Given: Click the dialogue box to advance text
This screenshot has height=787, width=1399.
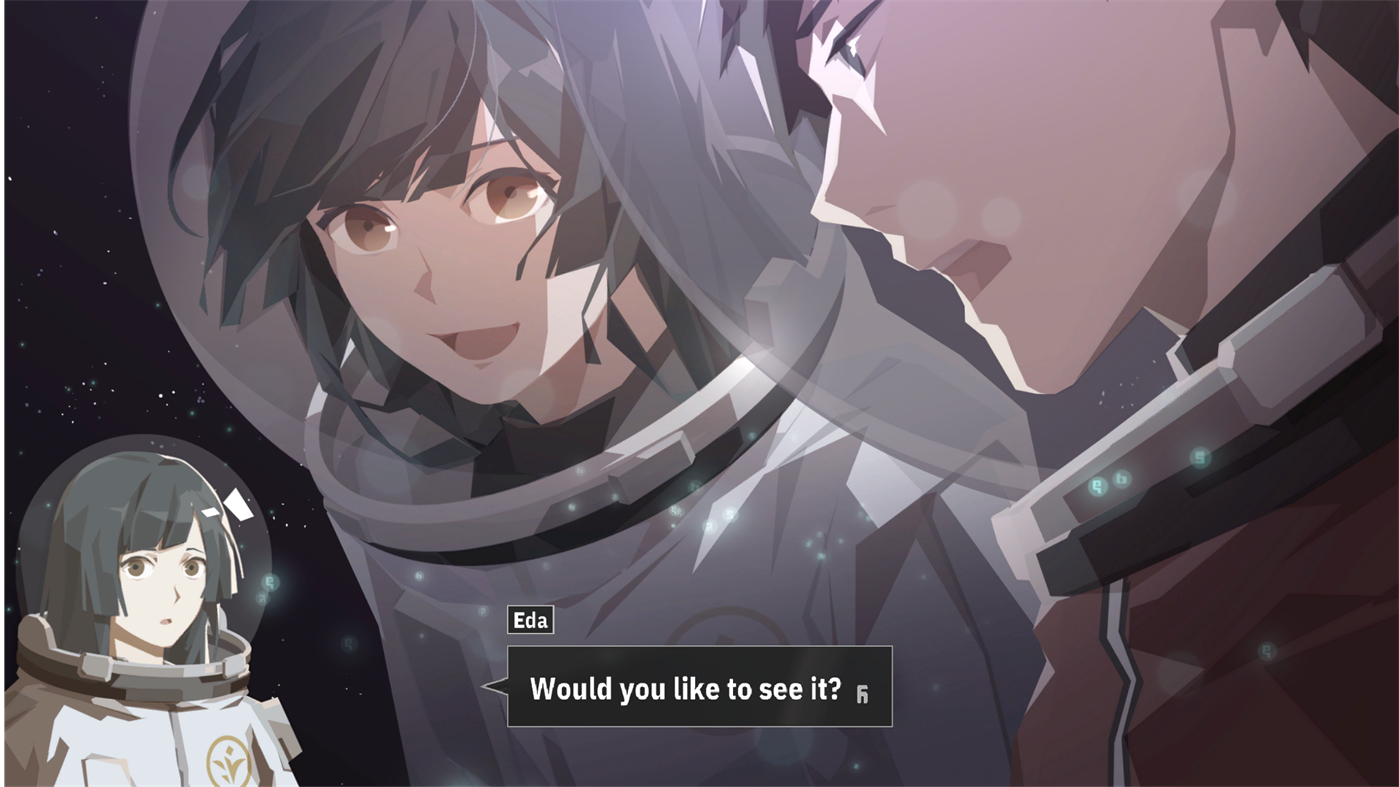Looking at the screenshot, I should [x=700, y=688].
